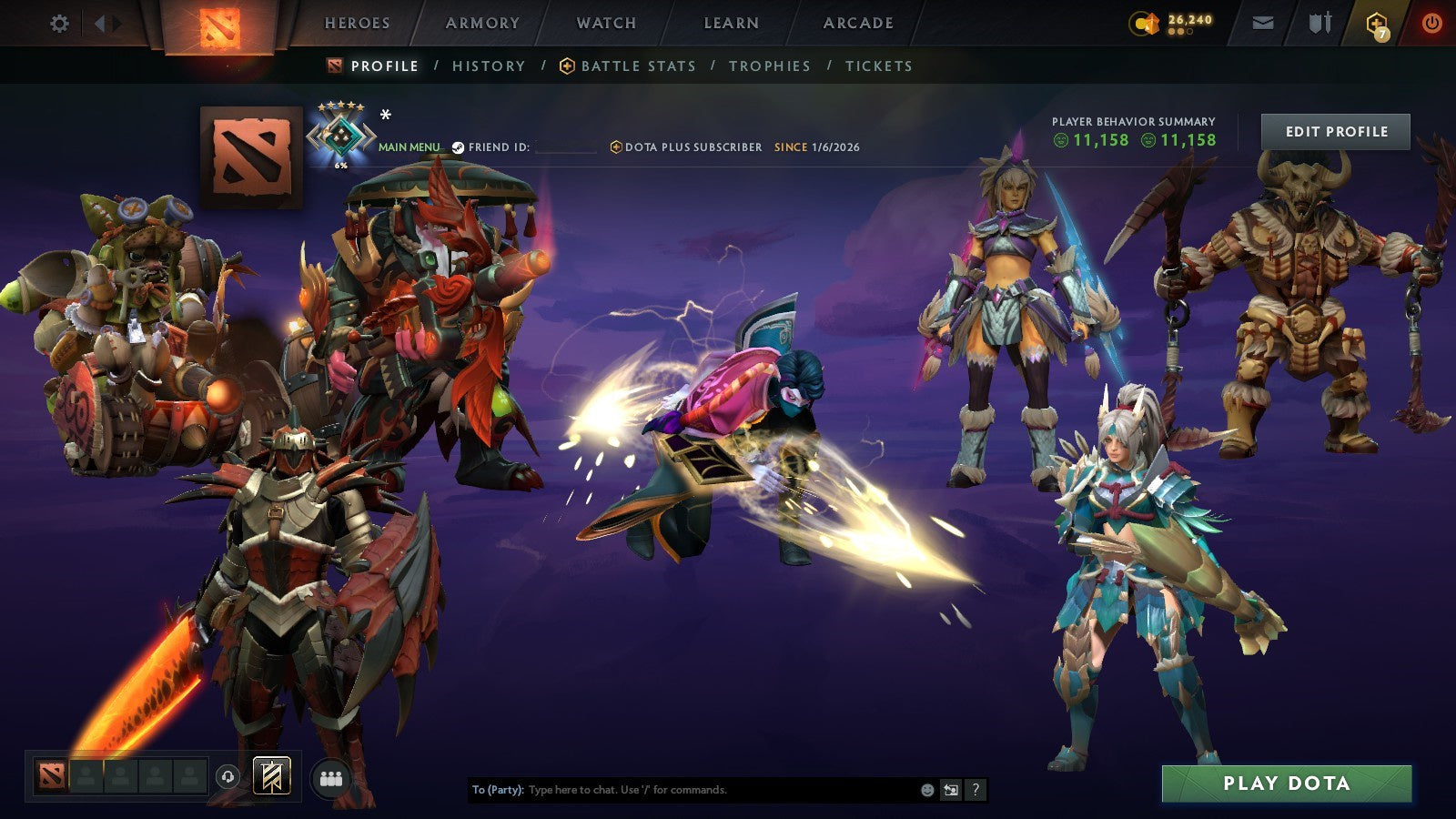The height and width of the screenshot is (819, 1456).
Task: Open the mail notifications icon
Action: coord(1263,22)
